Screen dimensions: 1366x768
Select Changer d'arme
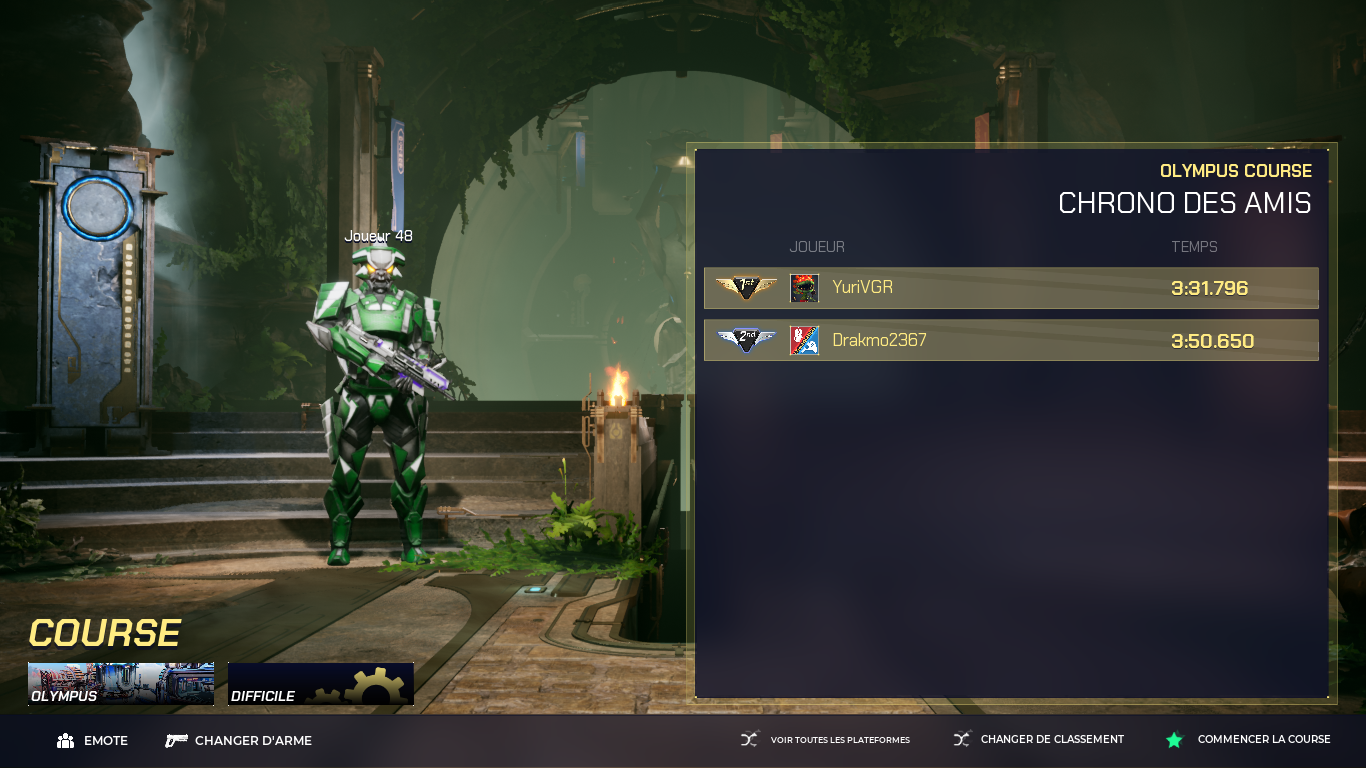(239, 741)
